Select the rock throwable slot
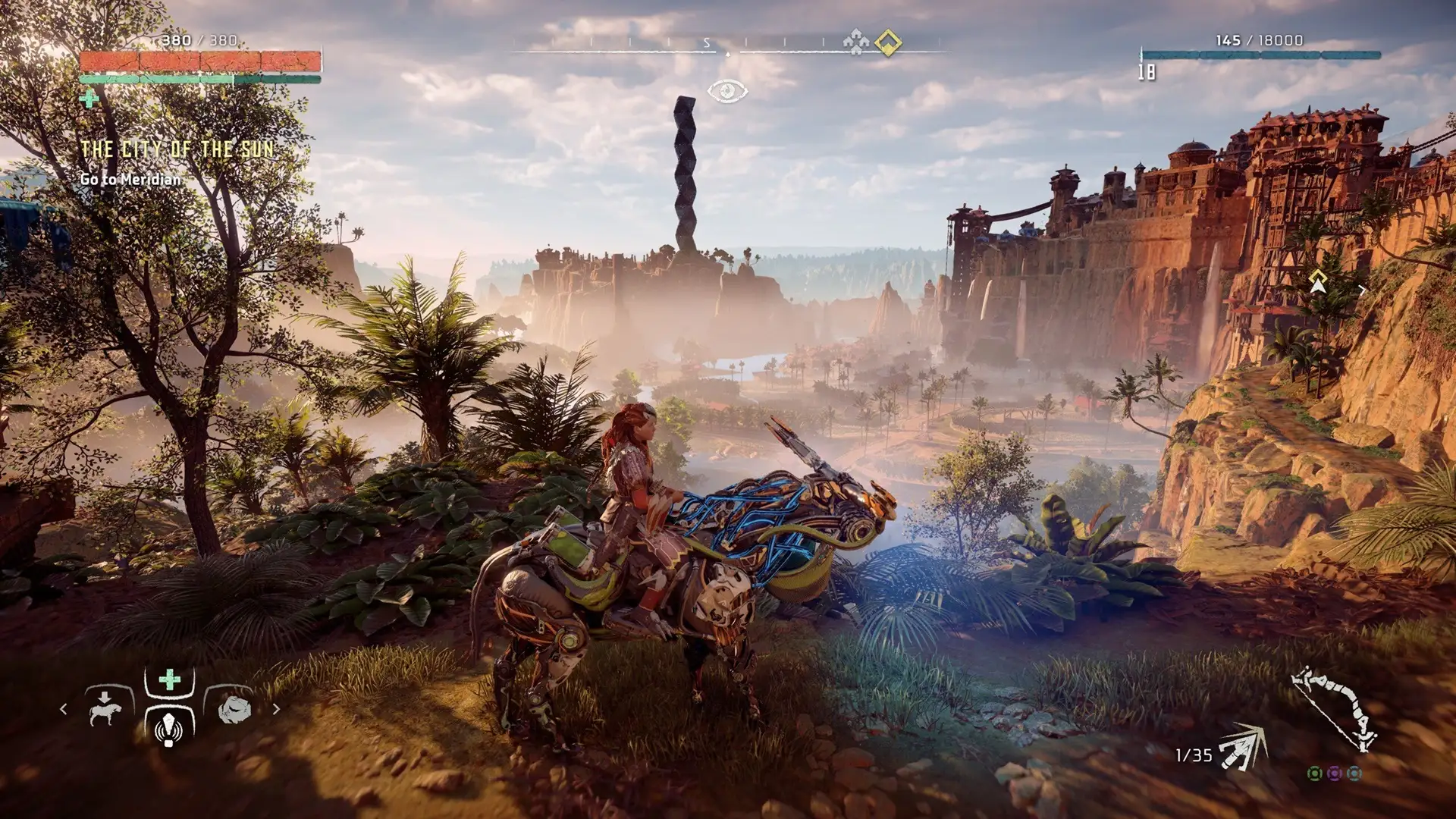1456x819 pixels. tap(234, 709)
